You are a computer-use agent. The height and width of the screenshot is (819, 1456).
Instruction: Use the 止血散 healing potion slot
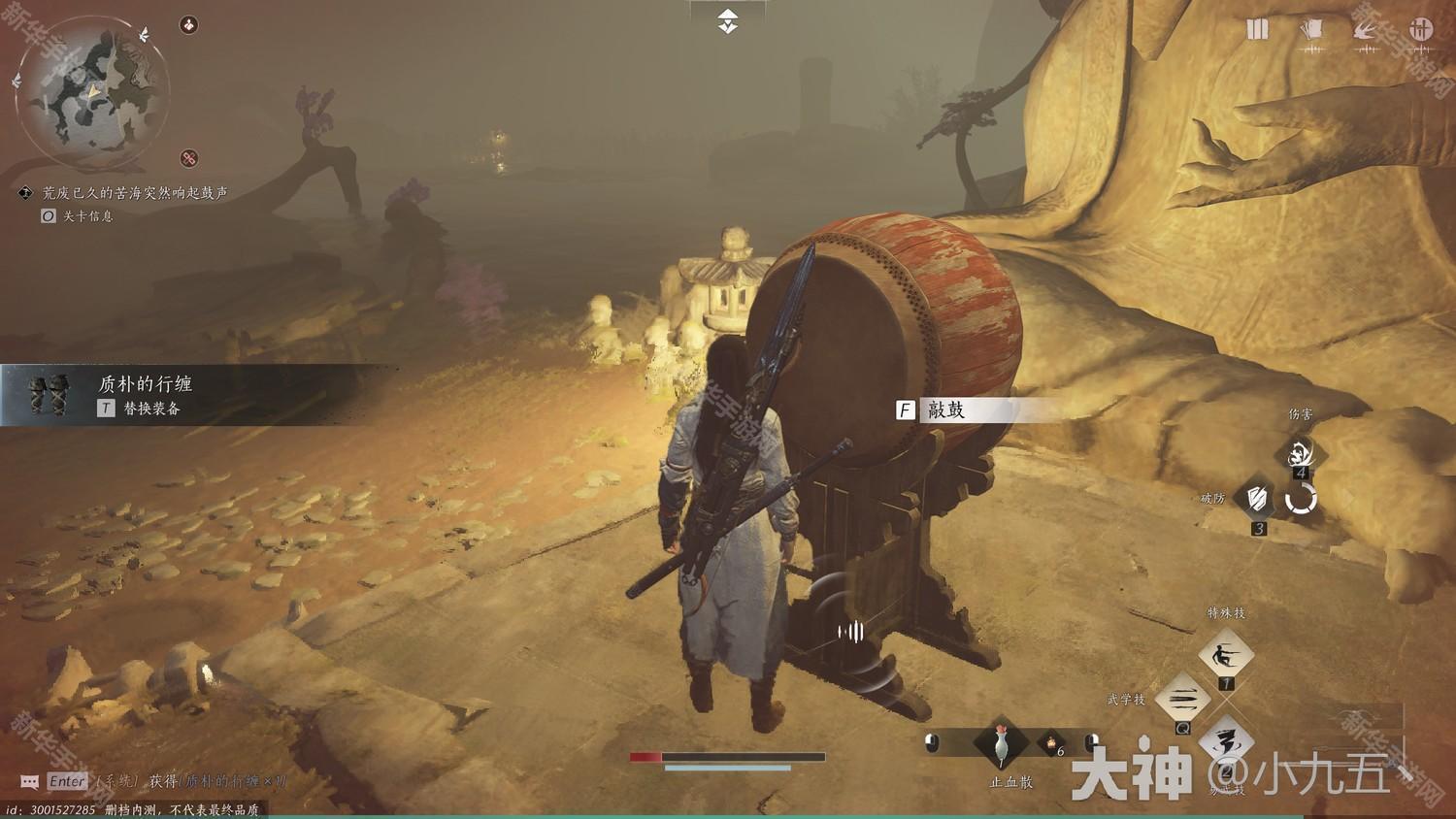coord(1001,745)
